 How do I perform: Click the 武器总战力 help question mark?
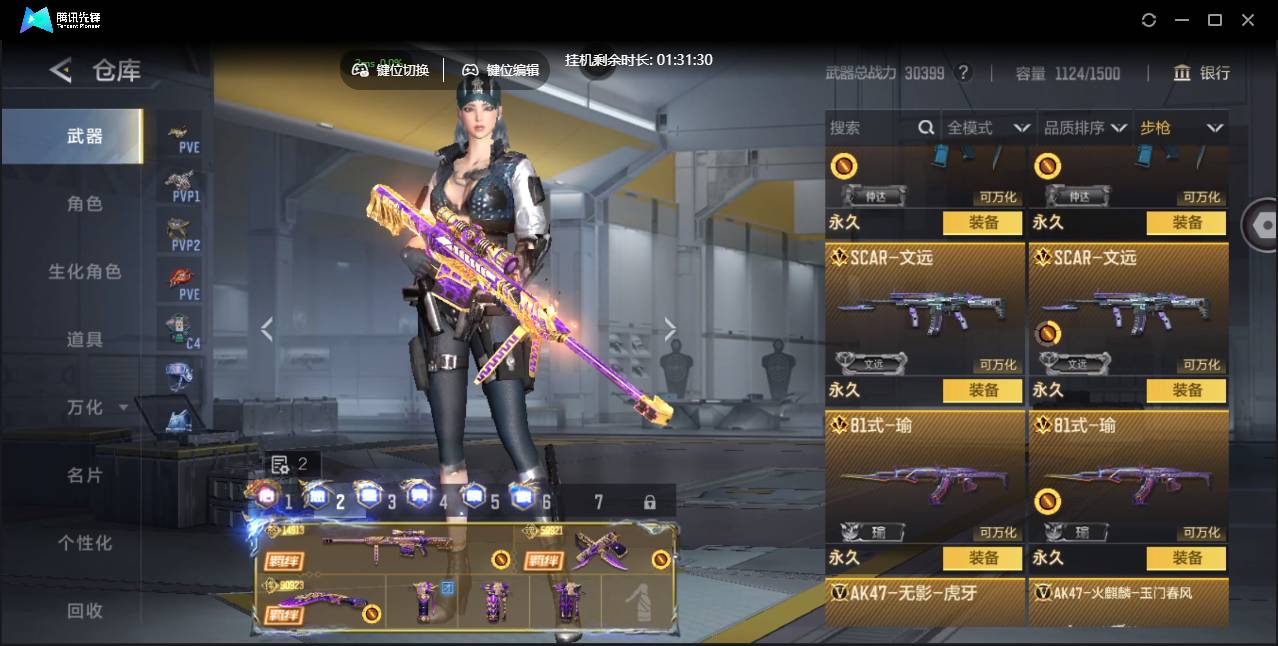tap(963, 73)
